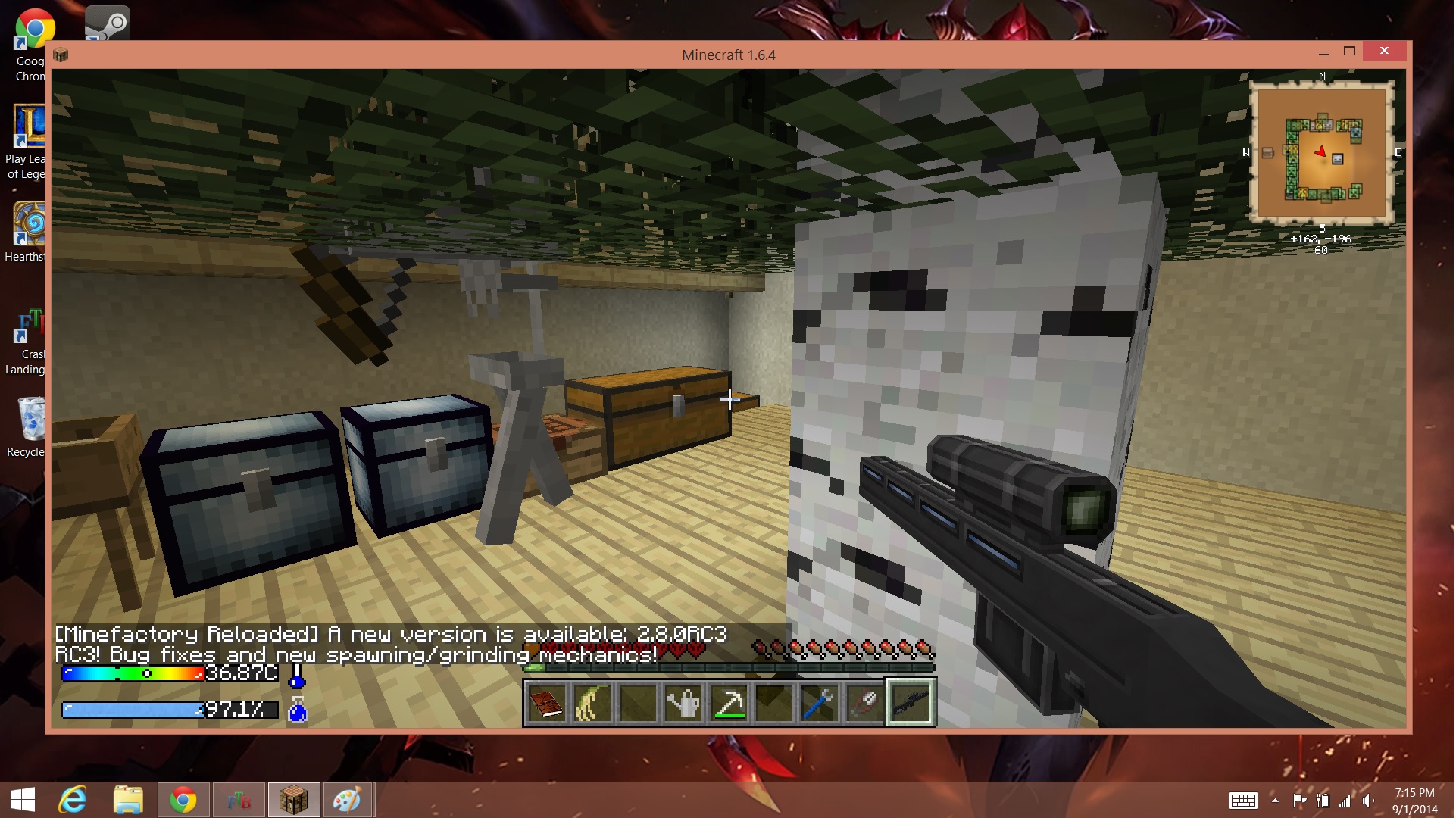
Task: Click the red player arrow on minimap
Action: [x=1321, y=151]
